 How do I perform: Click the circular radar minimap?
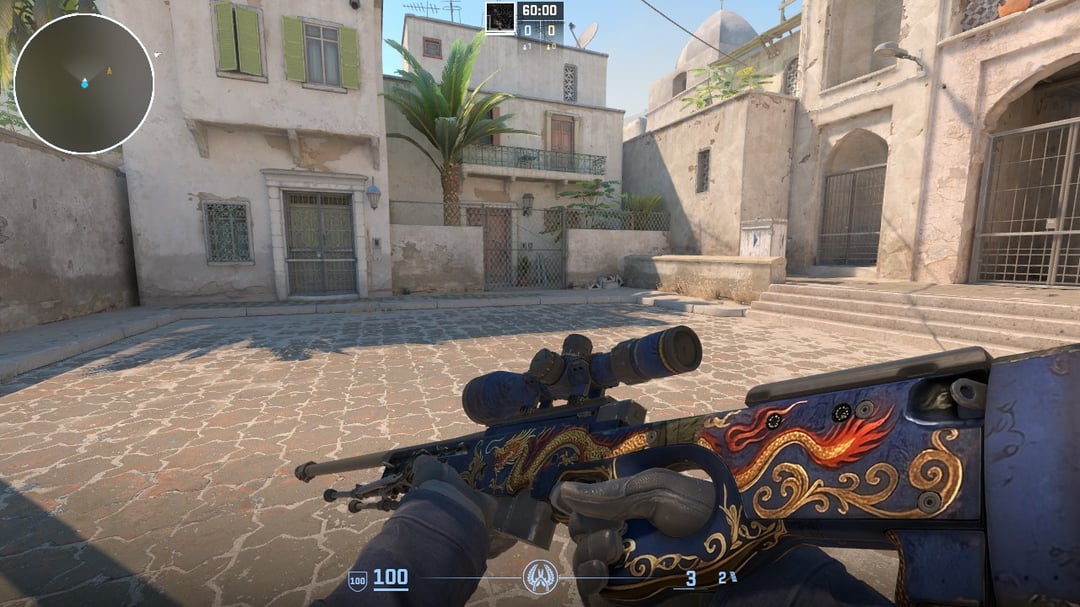pos(84,84)
